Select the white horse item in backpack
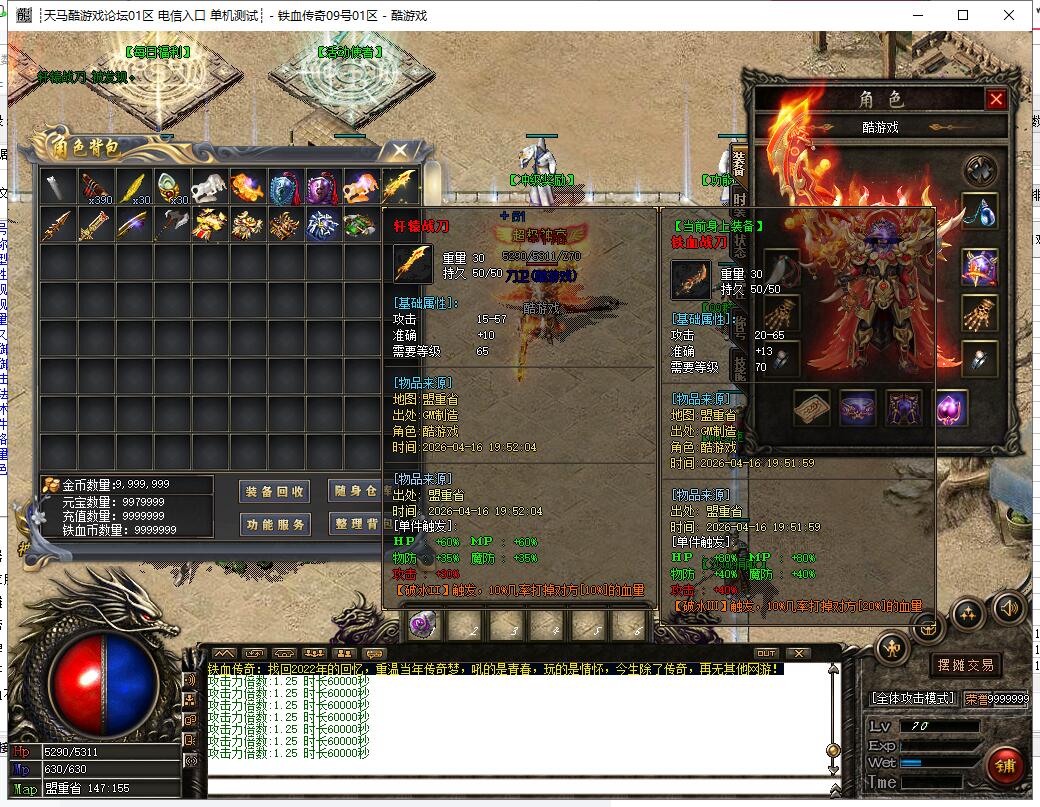The width and height of the screenshot is (1040, 807). pyautogui.click(x=211, y=187)
